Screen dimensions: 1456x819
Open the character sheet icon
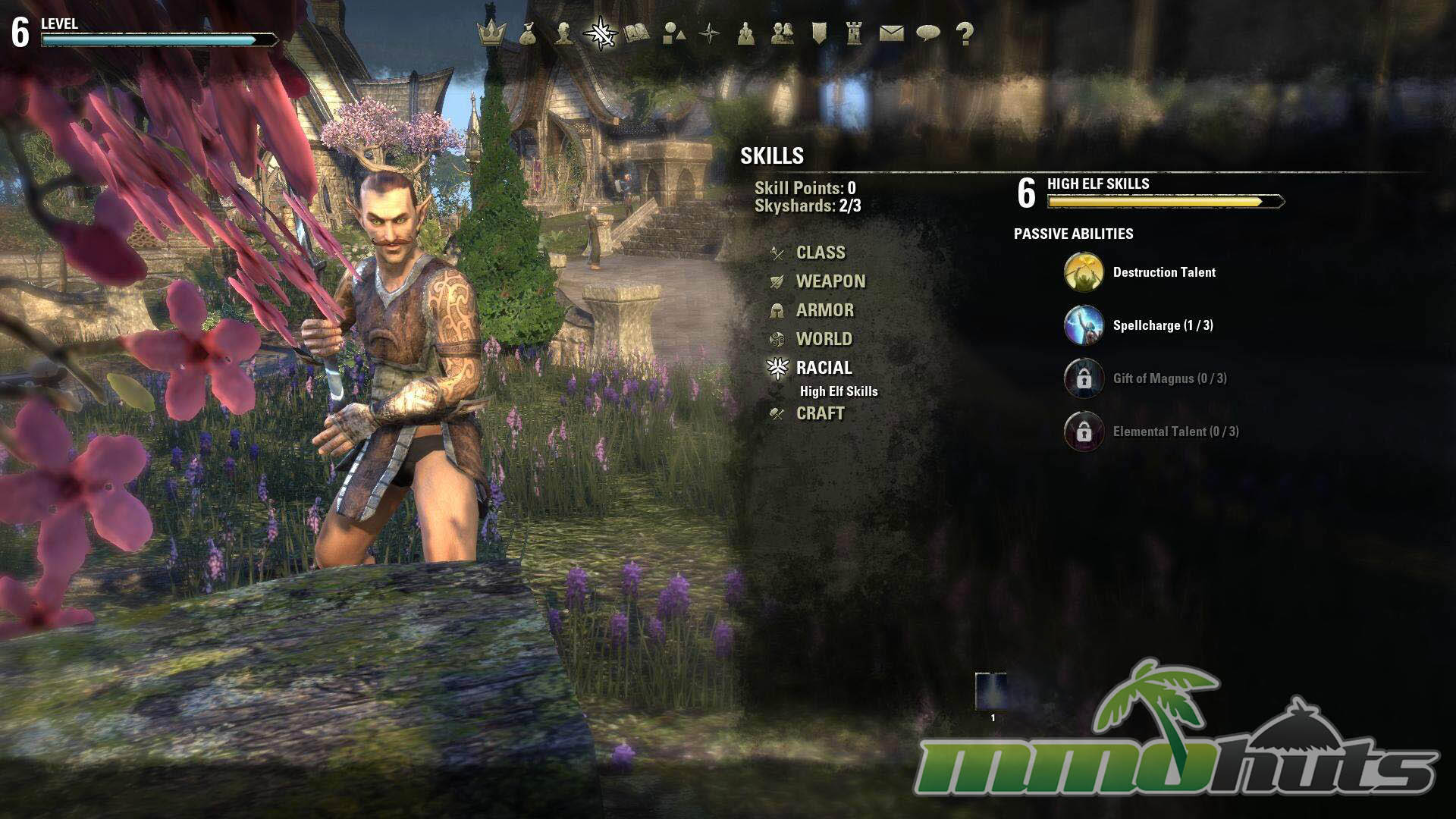564,33
